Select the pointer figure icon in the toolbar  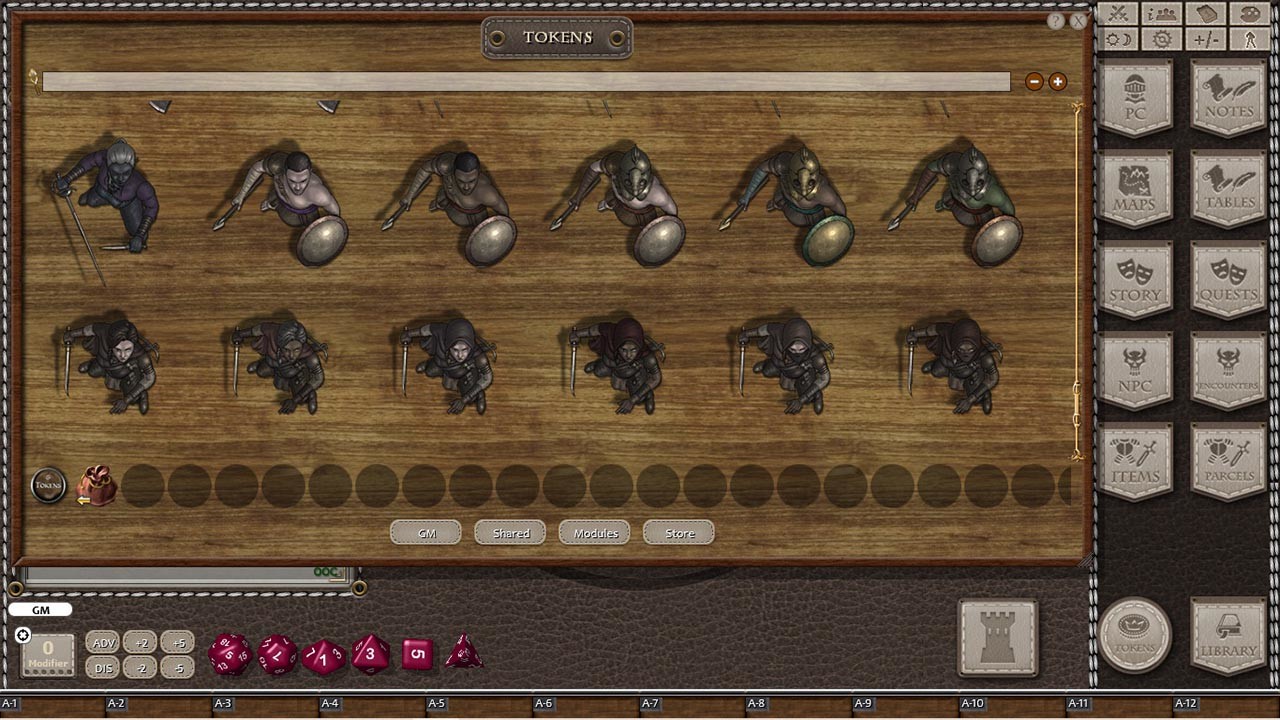coord(1250,39)
